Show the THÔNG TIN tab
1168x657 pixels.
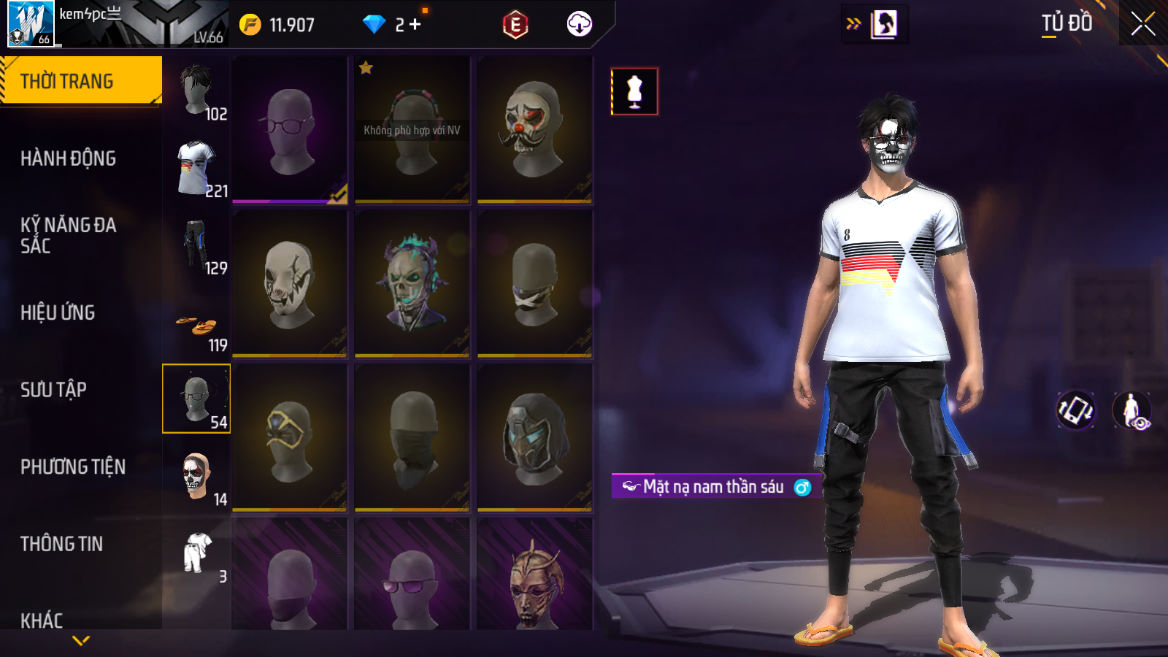pyautogui.click(x=62, y=543)
